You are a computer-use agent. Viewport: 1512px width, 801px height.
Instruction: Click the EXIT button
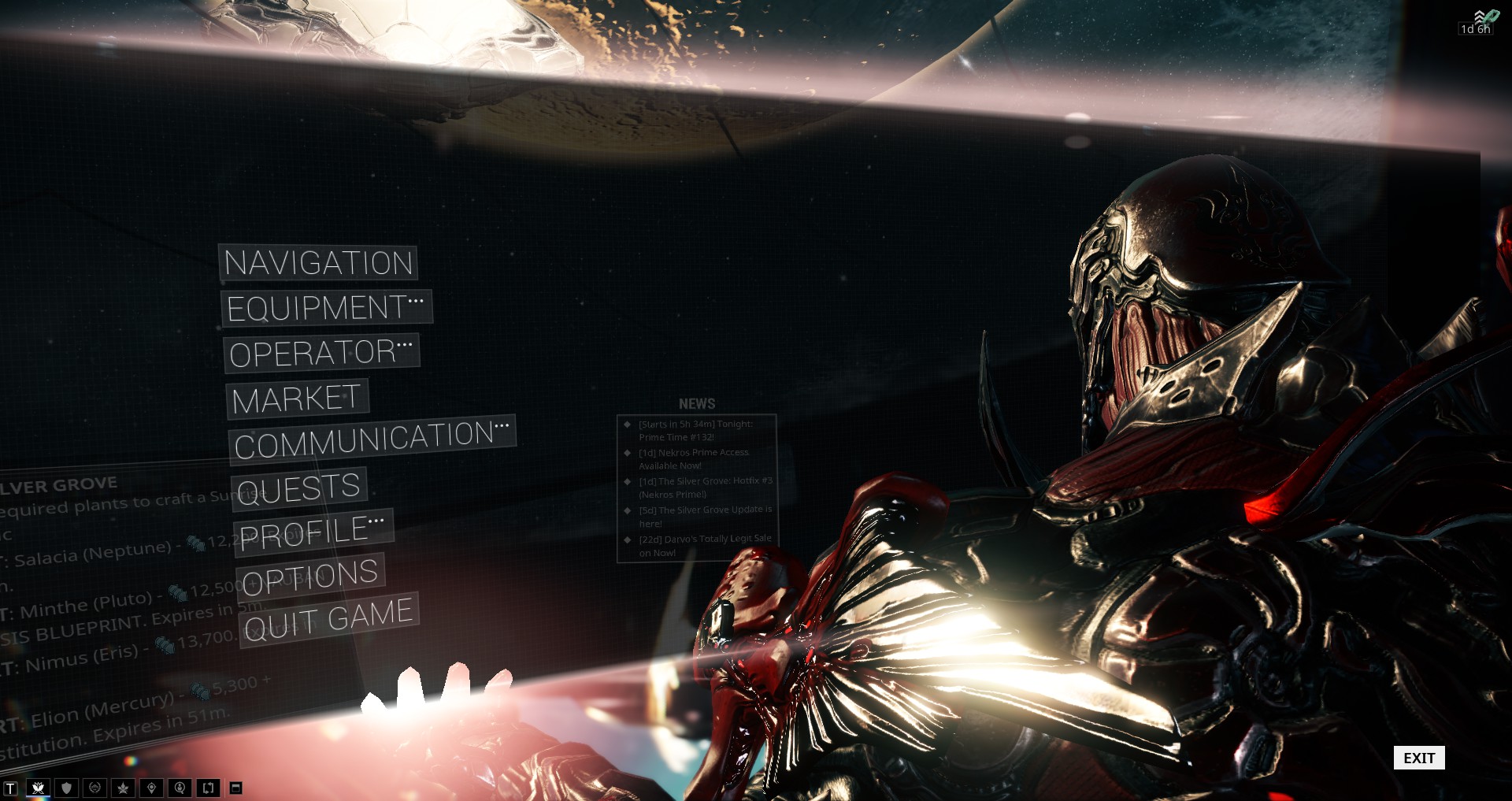click(x=1419, y=758)
